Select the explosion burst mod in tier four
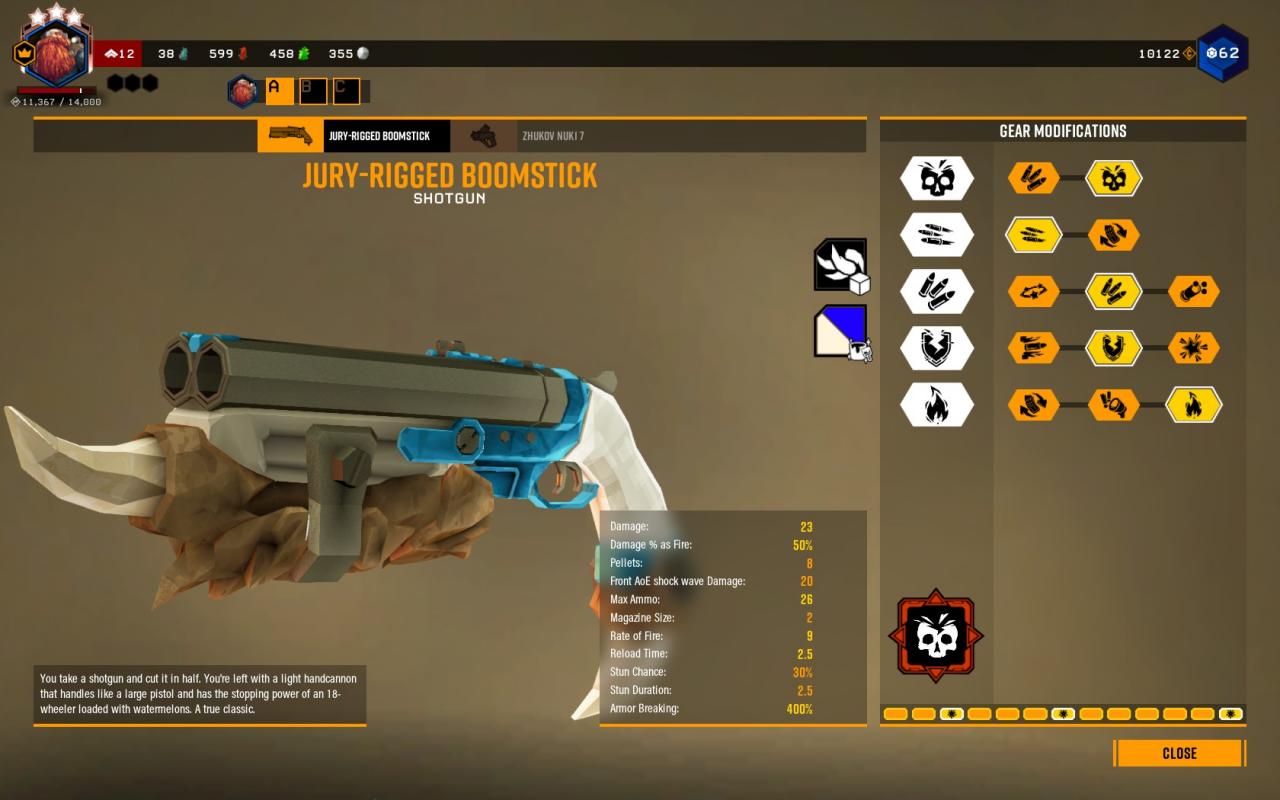1280x800 pixels. pos(1194,348)
